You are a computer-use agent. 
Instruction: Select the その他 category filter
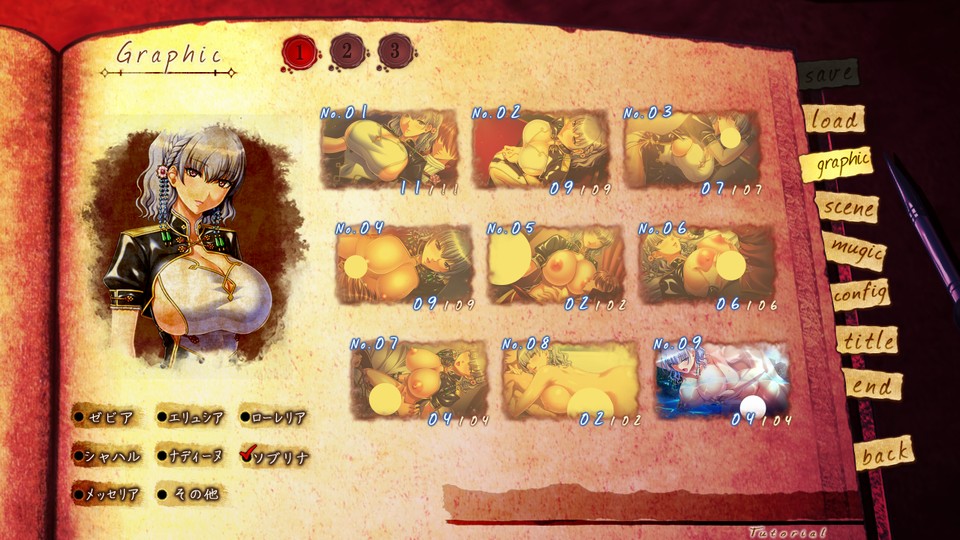[190, 493]
